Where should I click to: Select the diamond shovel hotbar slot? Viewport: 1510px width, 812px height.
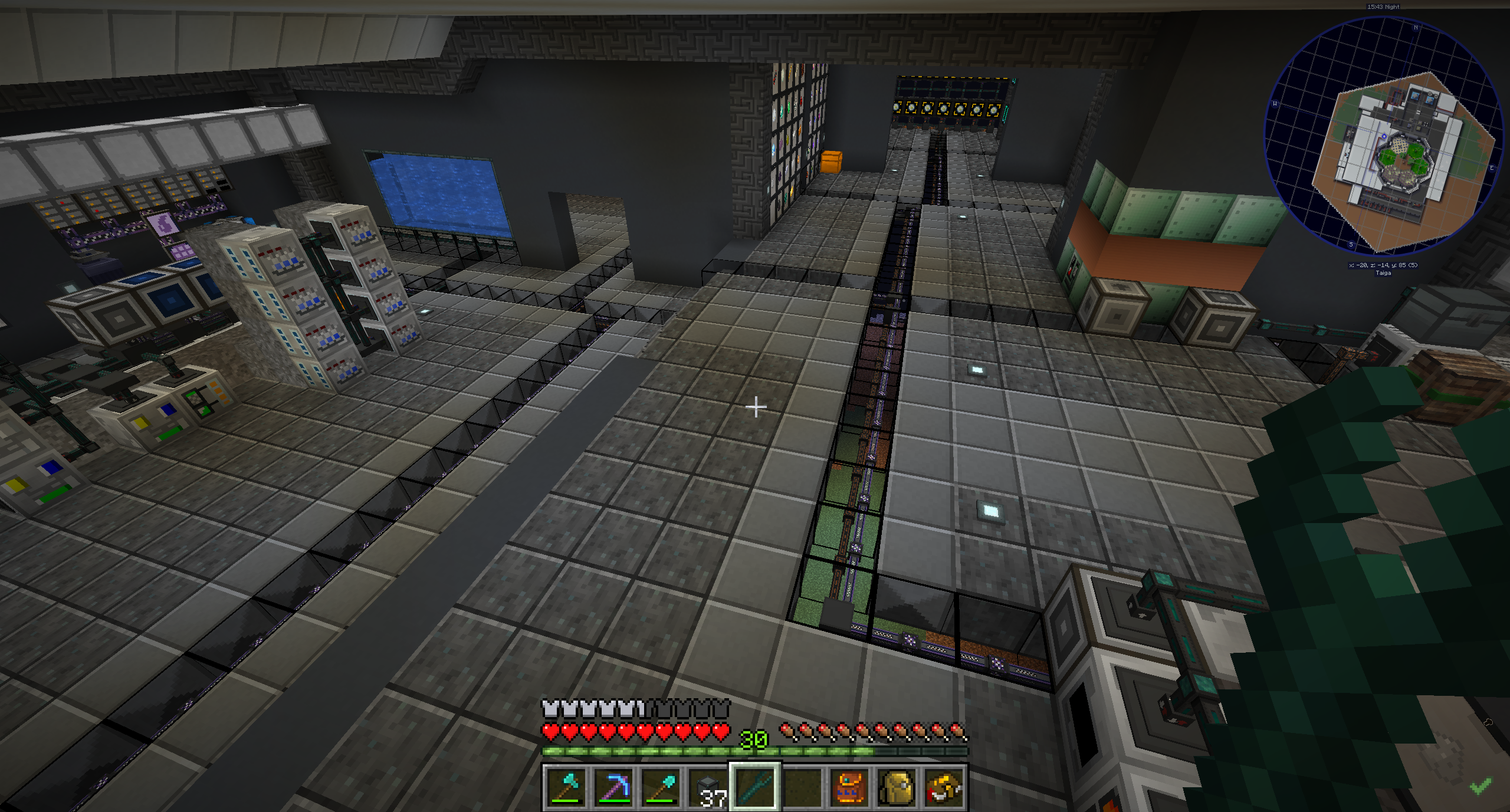point(661,787)
